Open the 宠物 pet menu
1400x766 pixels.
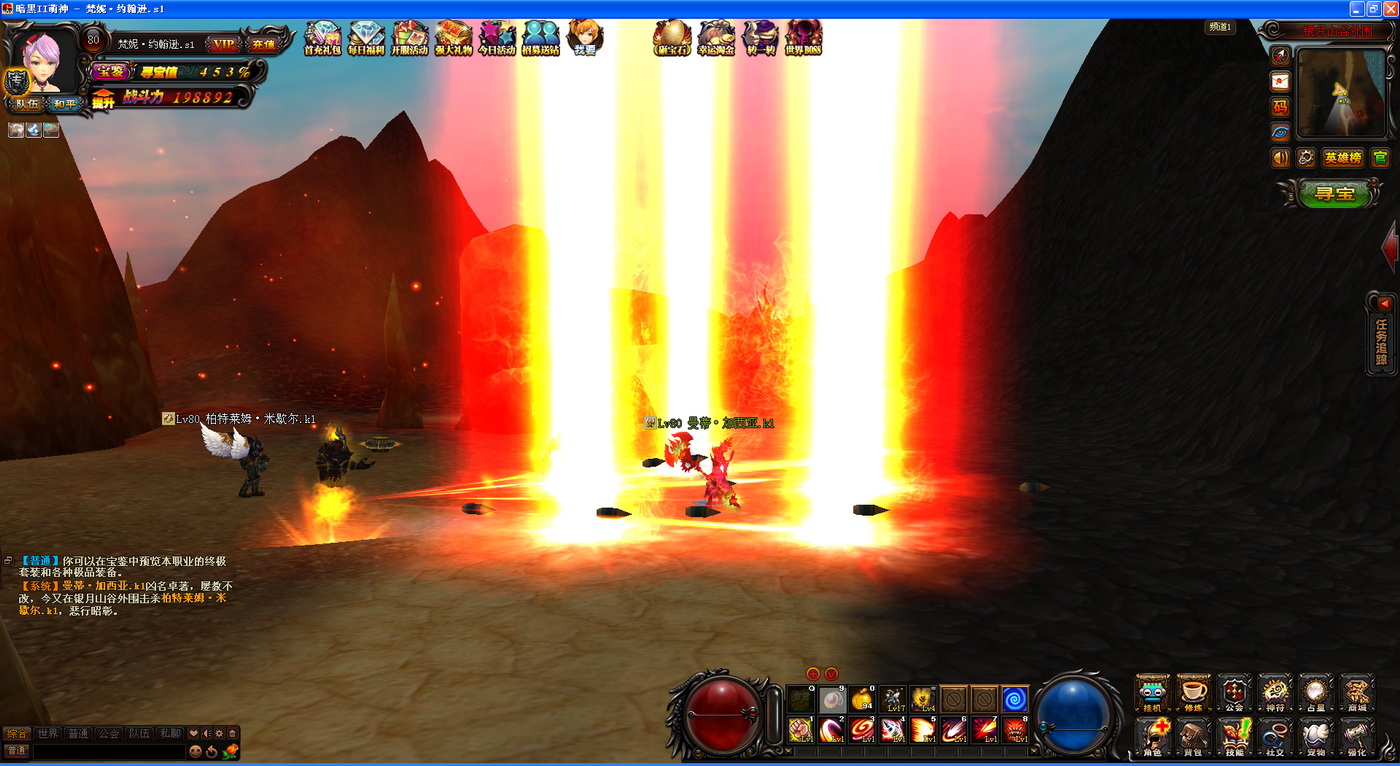point(1316,737)
